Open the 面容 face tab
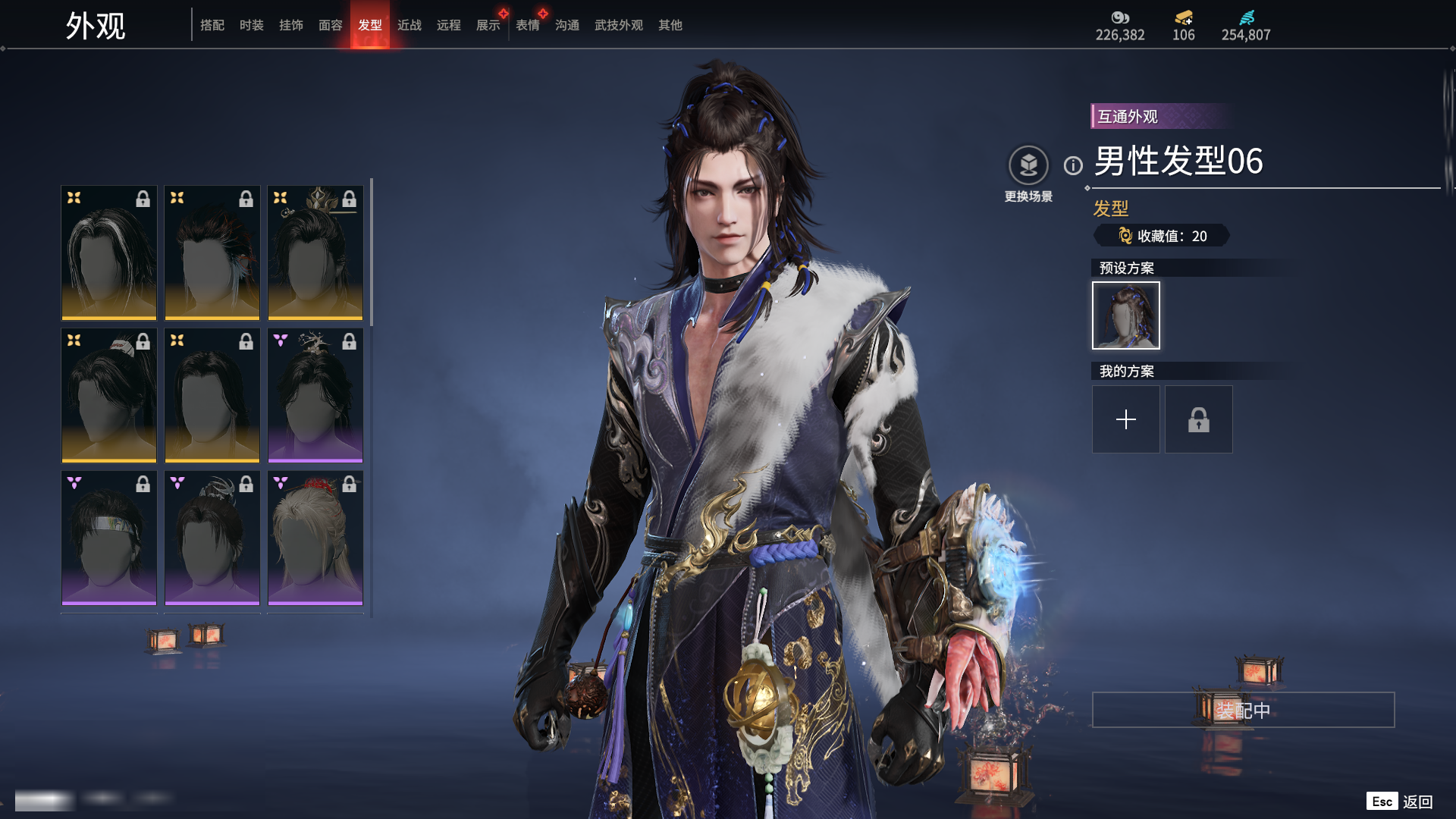This screenshot has height=819, width=1456. (x=330, y=25)
